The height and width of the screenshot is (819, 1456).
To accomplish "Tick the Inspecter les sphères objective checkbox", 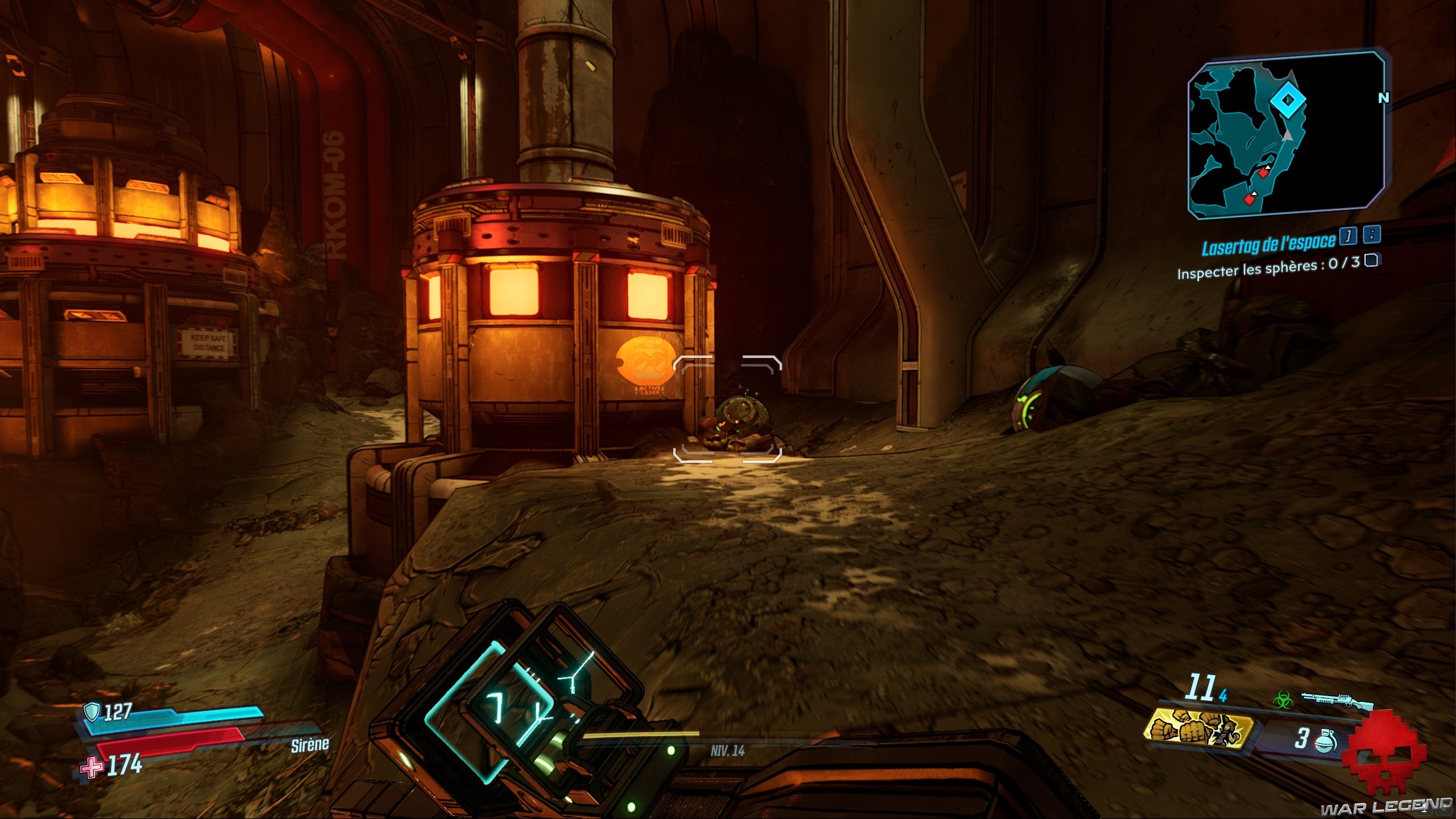I will [x=1371, y=260].
